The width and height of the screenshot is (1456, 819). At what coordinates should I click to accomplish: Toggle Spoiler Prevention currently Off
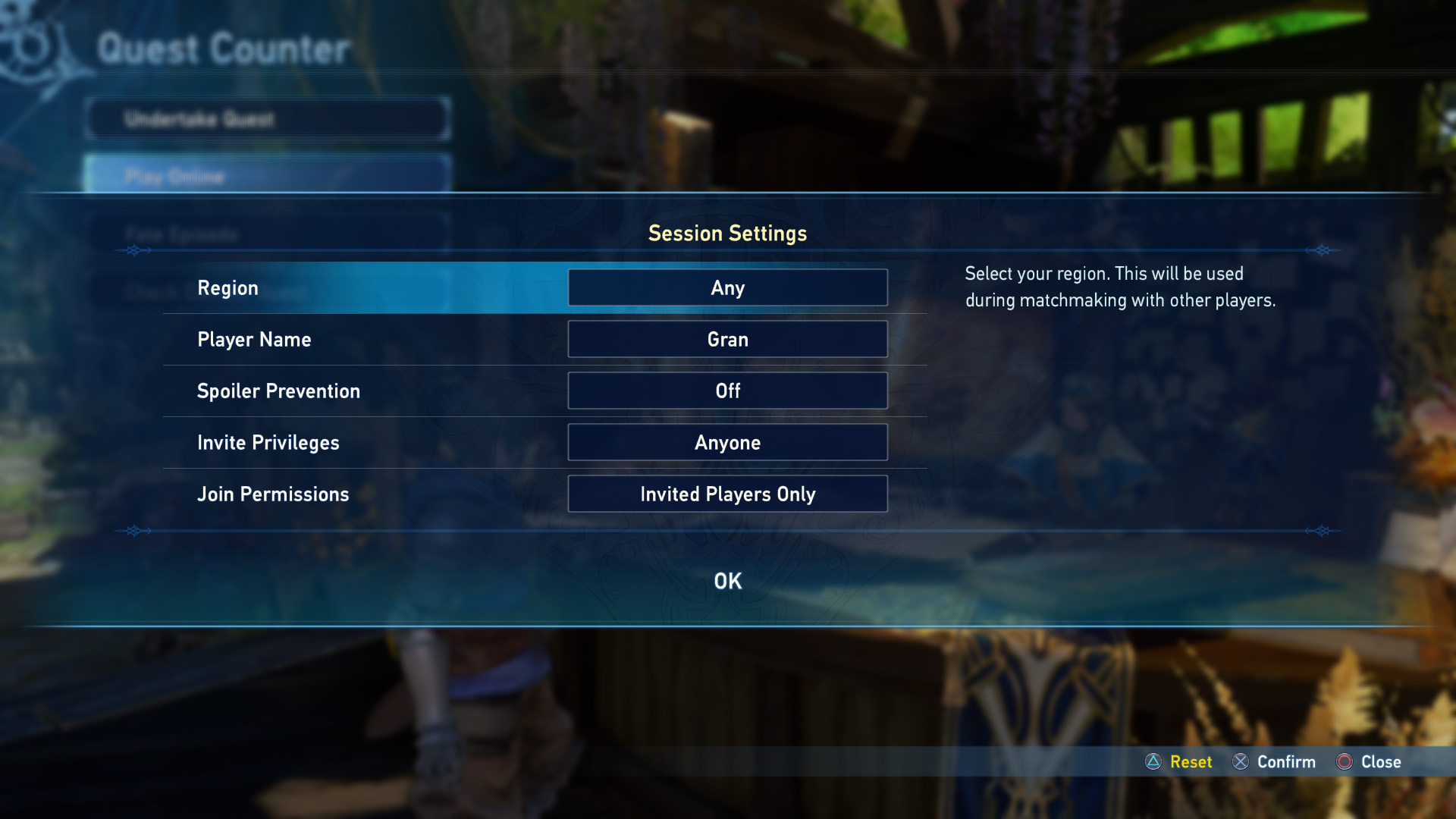coord(727,391)
